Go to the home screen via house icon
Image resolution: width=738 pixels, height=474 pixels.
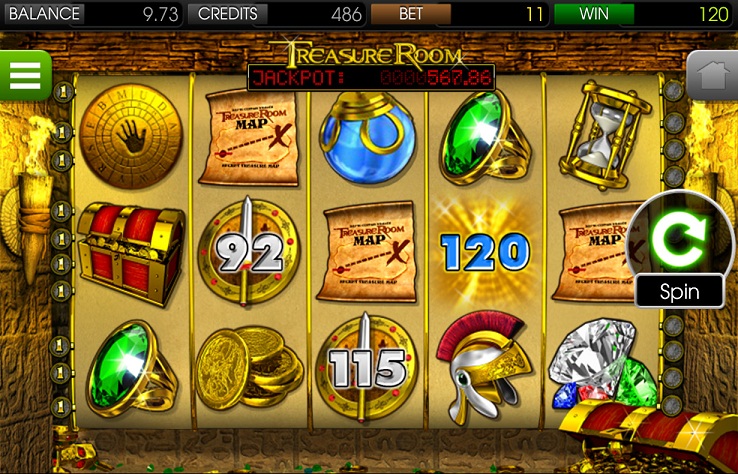pos(712,76)
